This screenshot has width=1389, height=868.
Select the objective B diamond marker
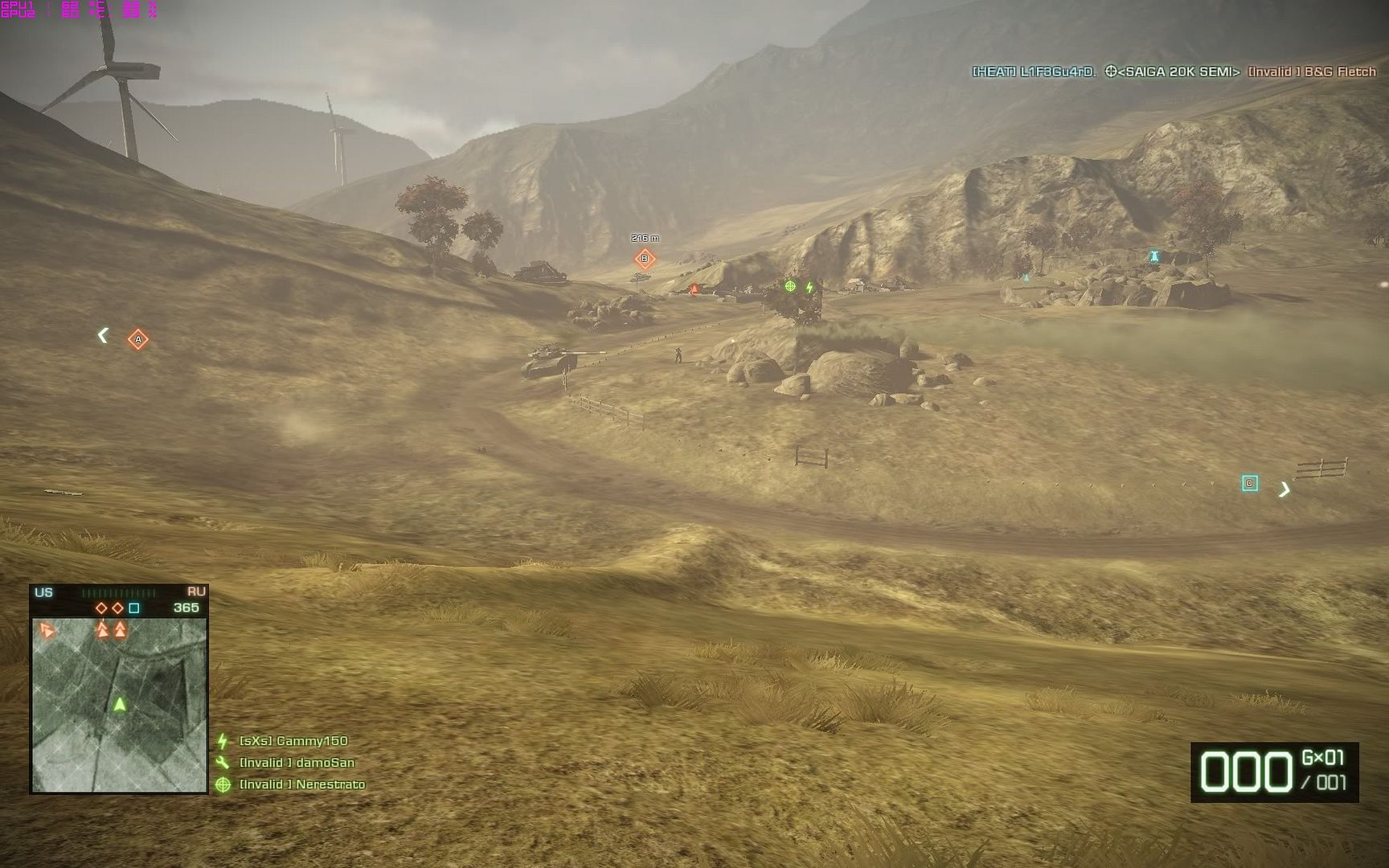click(x=645, y=259)
